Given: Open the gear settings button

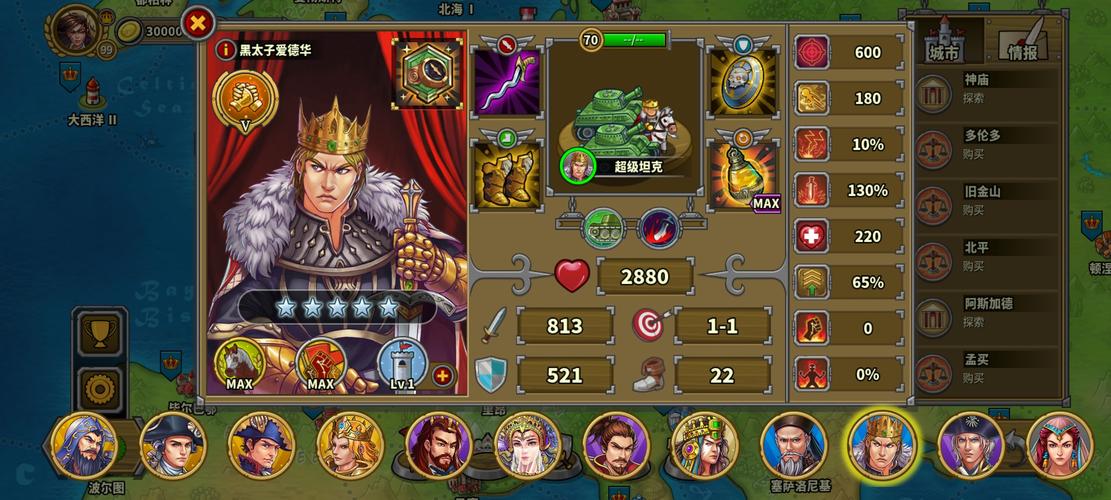Looking at the screenshot, I should [x=100, y=388].
